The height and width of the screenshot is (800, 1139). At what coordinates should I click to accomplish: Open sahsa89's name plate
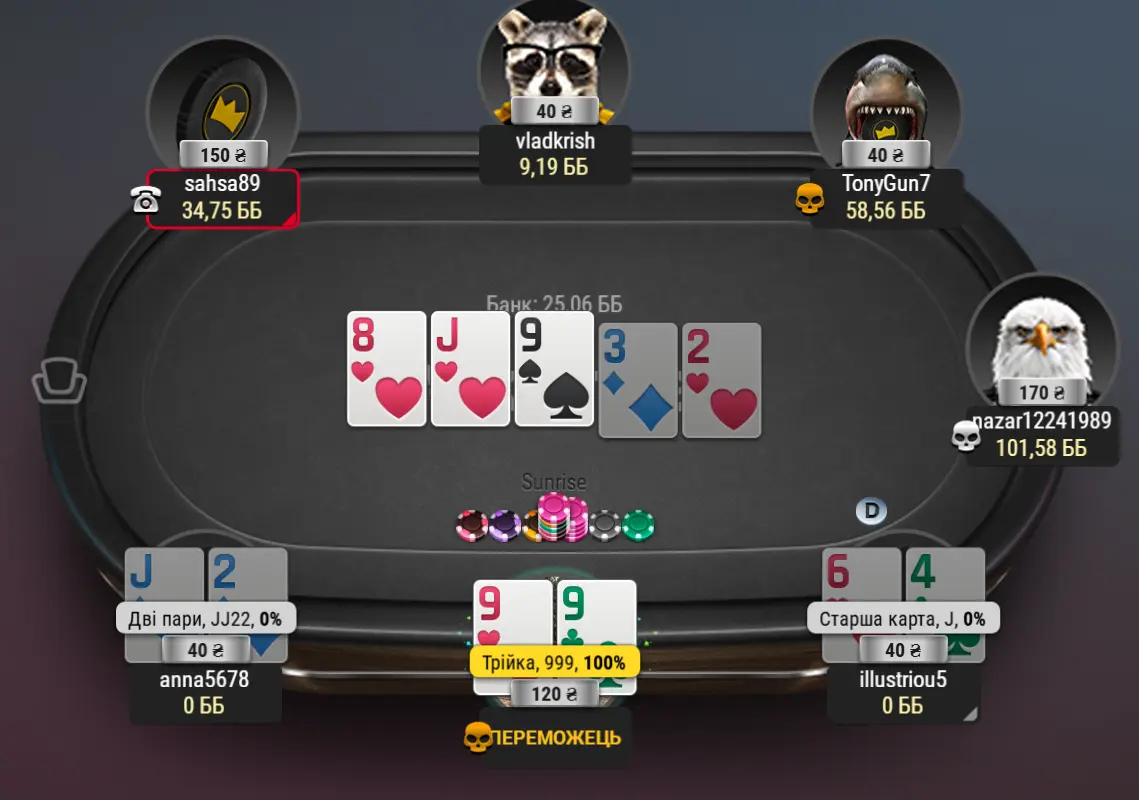click(222, 198)
